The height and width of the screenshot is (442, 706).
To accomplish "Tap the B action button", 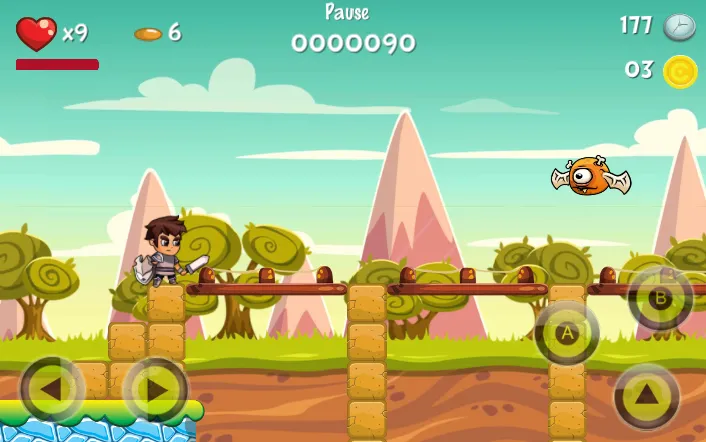I will coord(660,298).
